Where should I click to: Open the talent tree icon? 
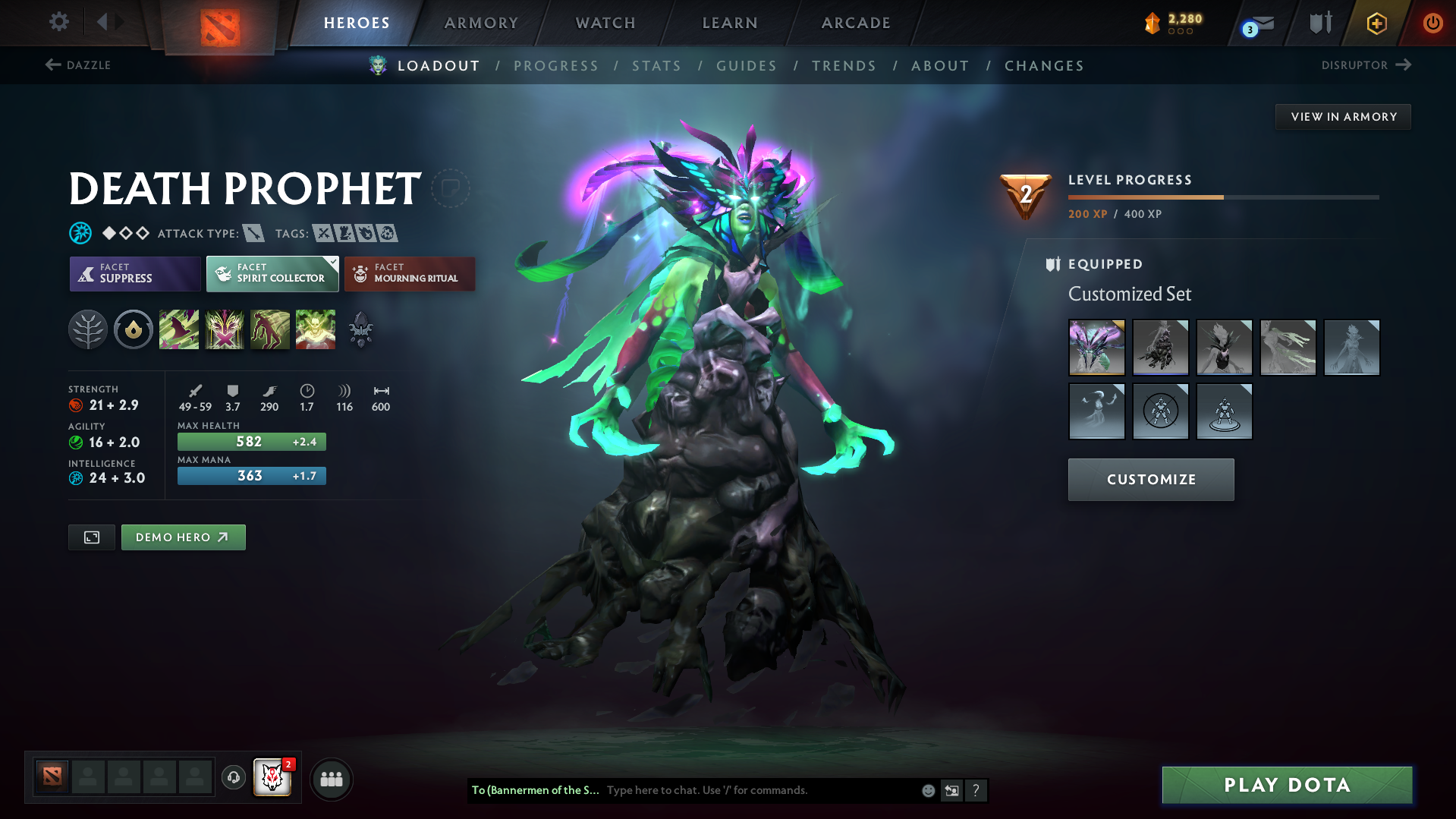coord(88,329)
